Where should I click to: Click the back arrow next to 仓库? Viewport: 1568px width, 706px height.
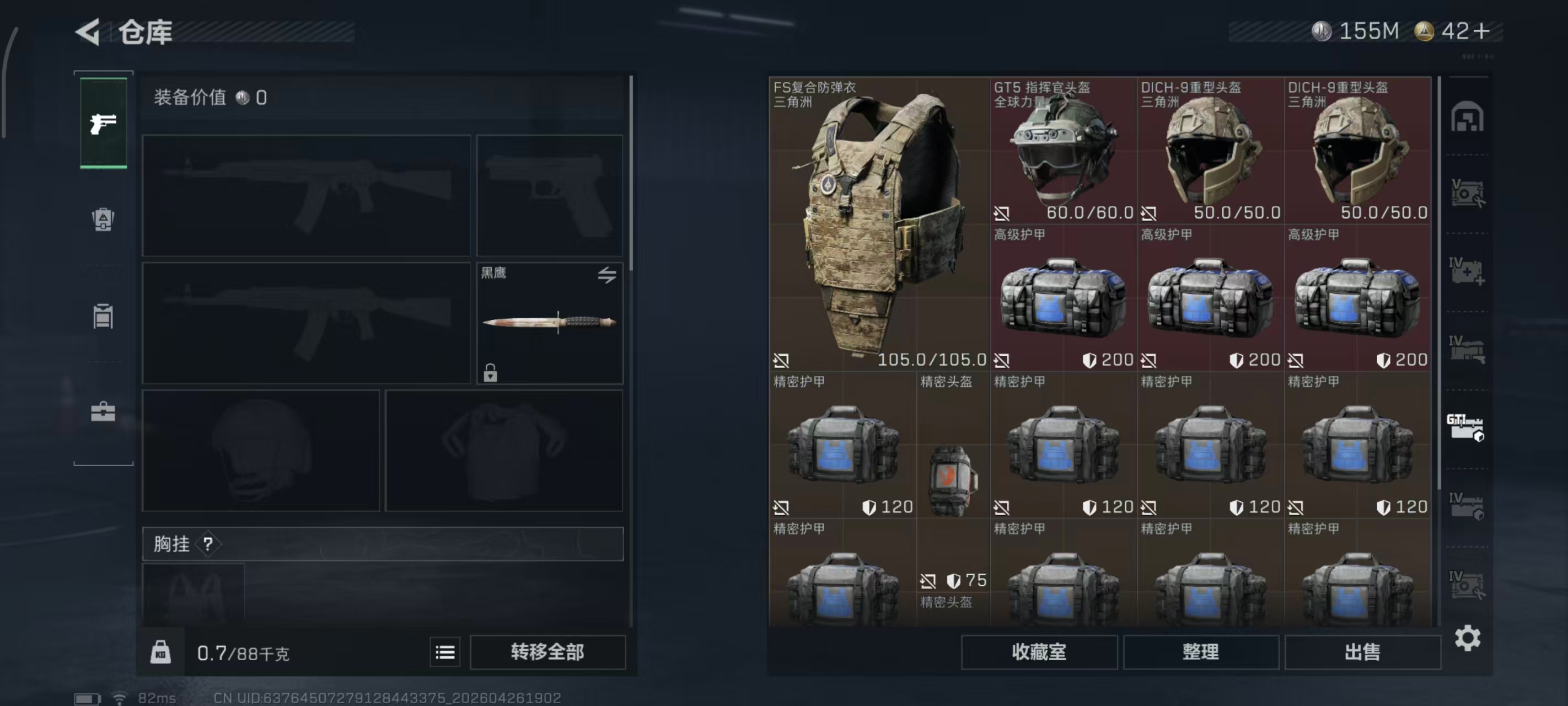(x=87, y=31)
